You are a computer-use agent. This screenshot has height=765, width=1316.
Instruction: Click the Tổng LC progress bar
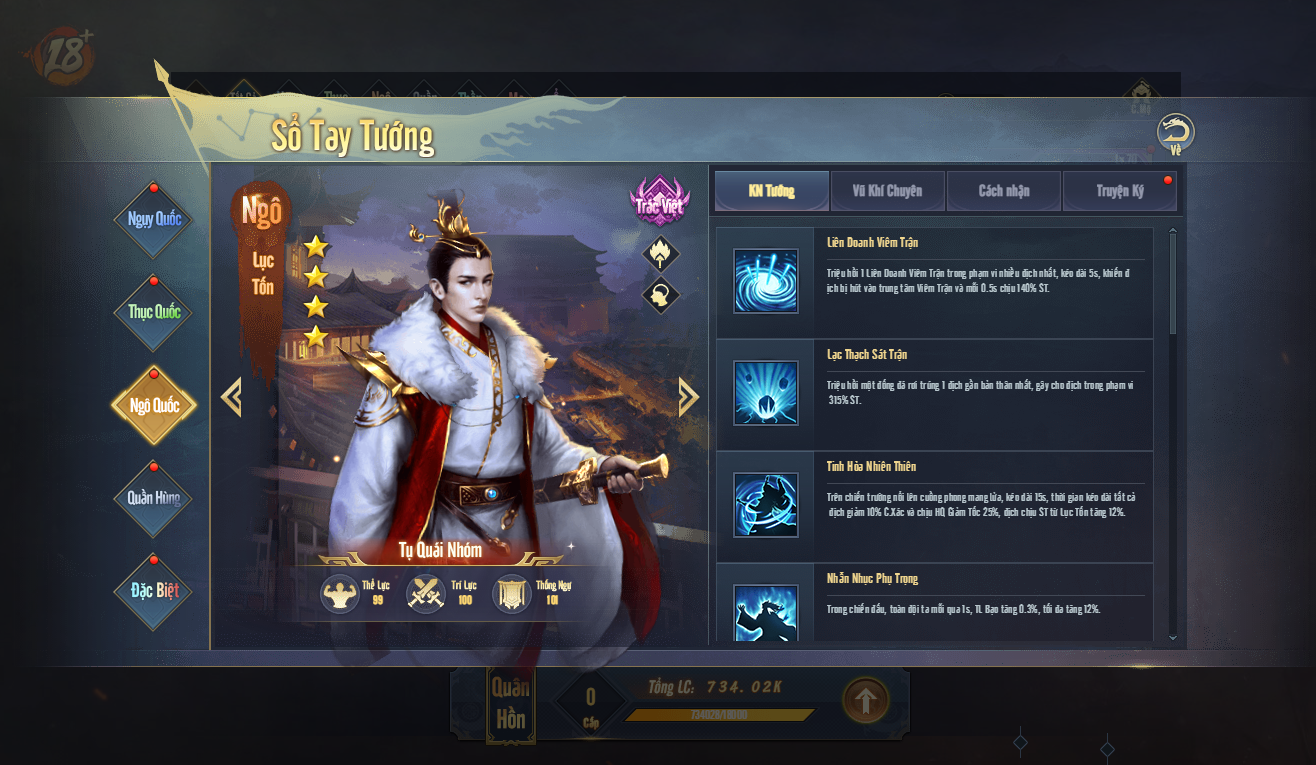pos(718,714)
